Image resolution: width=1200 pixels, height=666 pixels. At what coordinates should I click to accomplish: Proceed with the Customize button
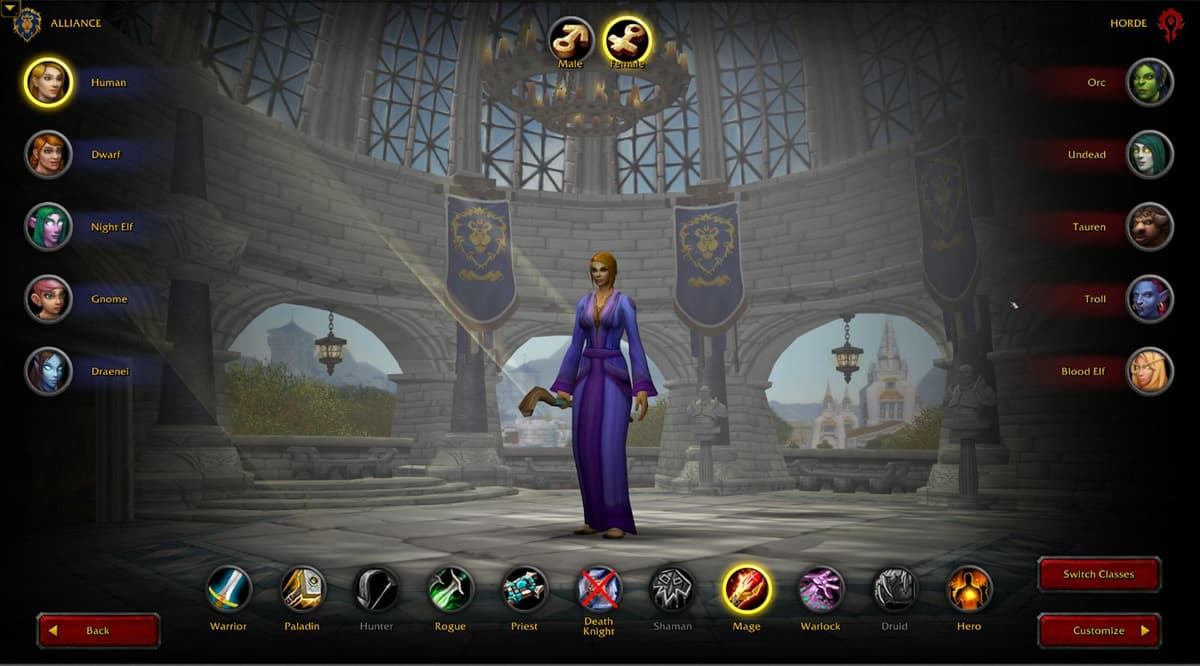point(1098,631)
